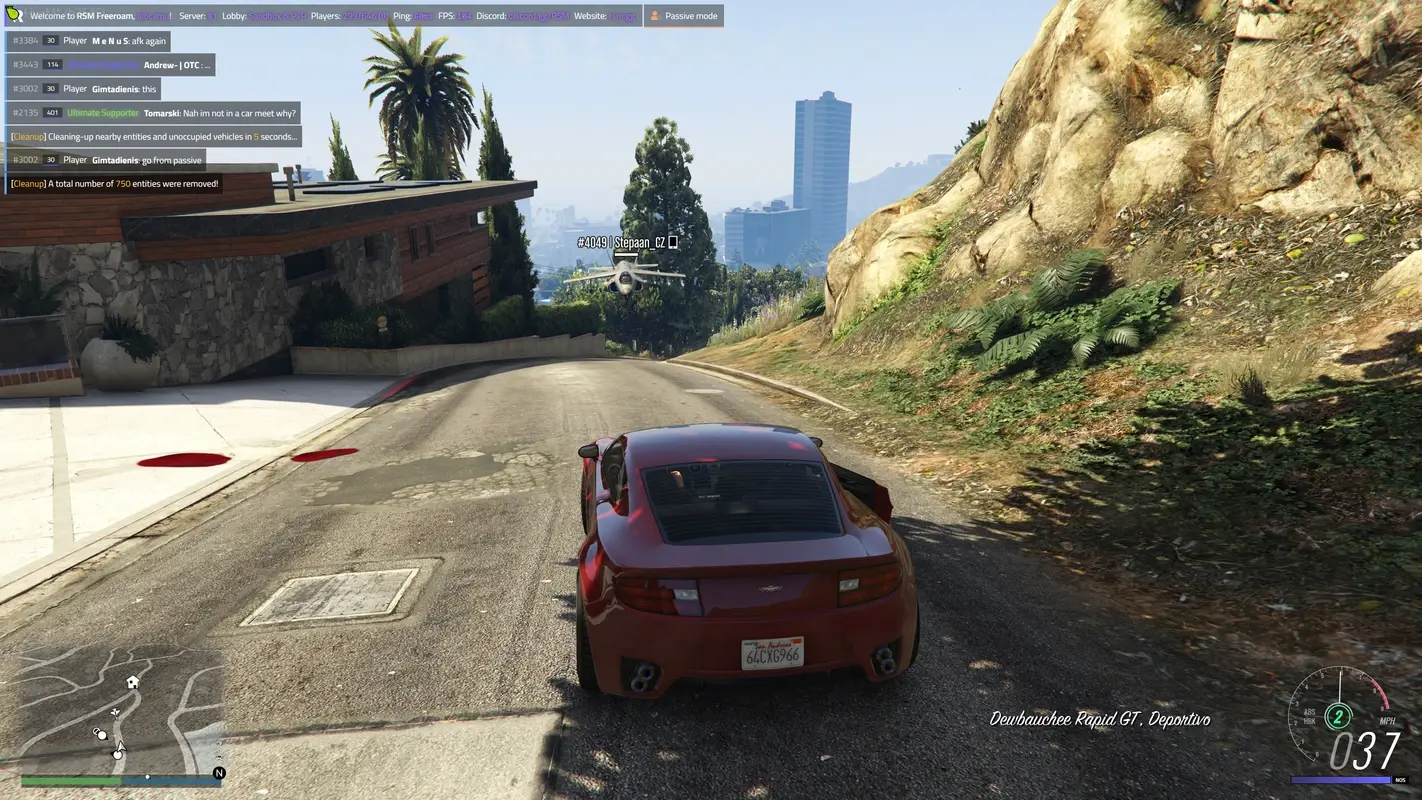Viewport: 1422px width, 800px height.
Task: Expand the Lobby selector showing Sandbox PvP
Action: tap(277, 15)
